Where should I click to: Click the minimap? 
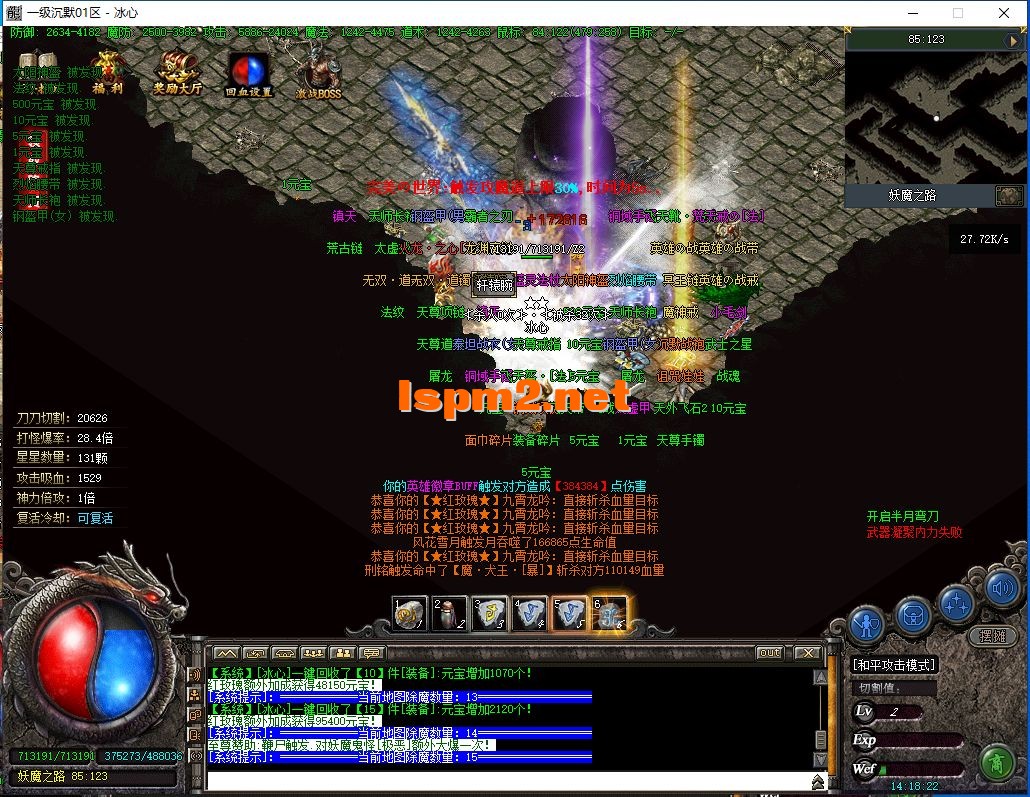935,116
